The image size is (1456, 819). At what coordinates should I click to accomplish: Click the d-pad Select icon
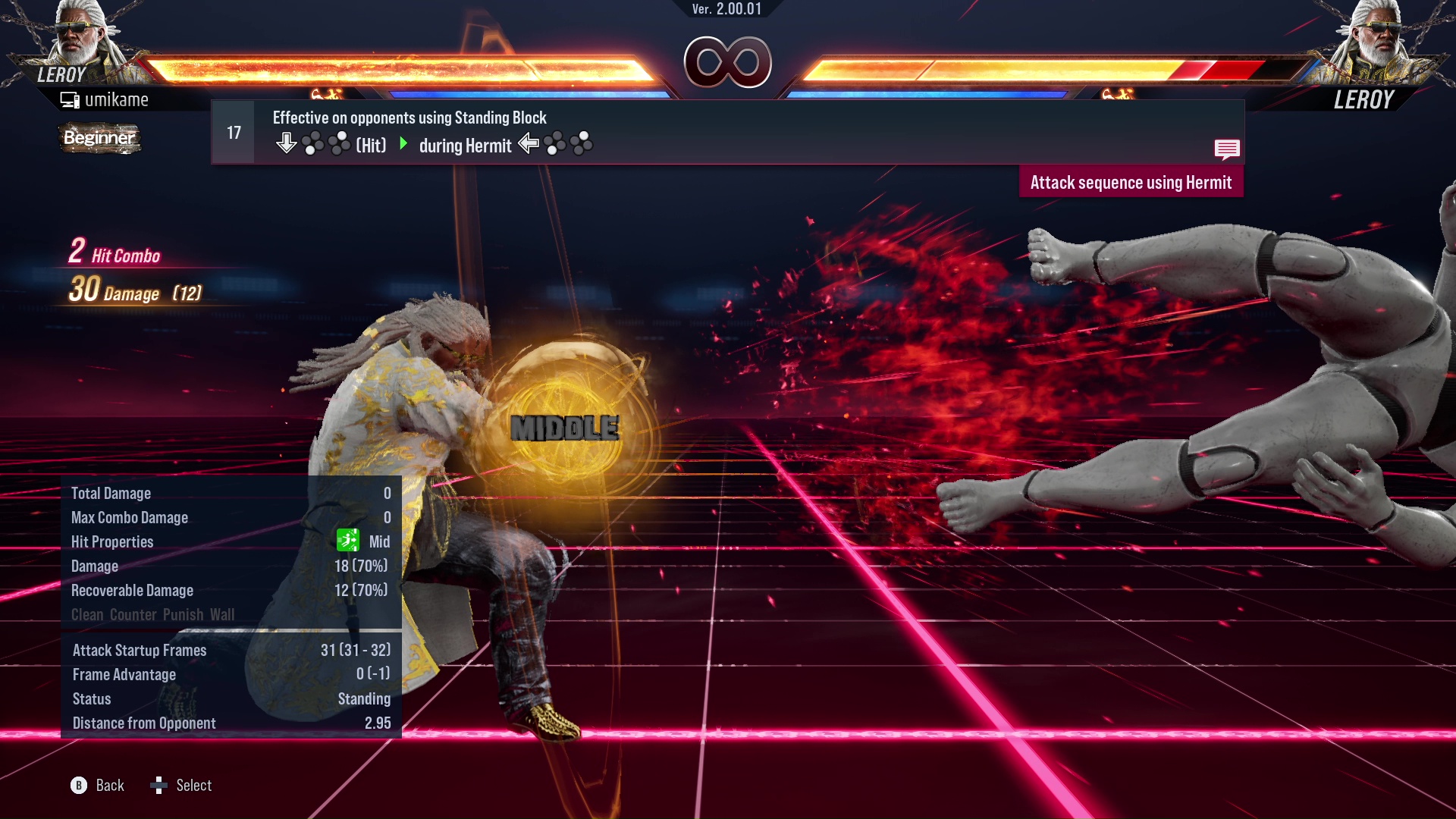[159, 785]
